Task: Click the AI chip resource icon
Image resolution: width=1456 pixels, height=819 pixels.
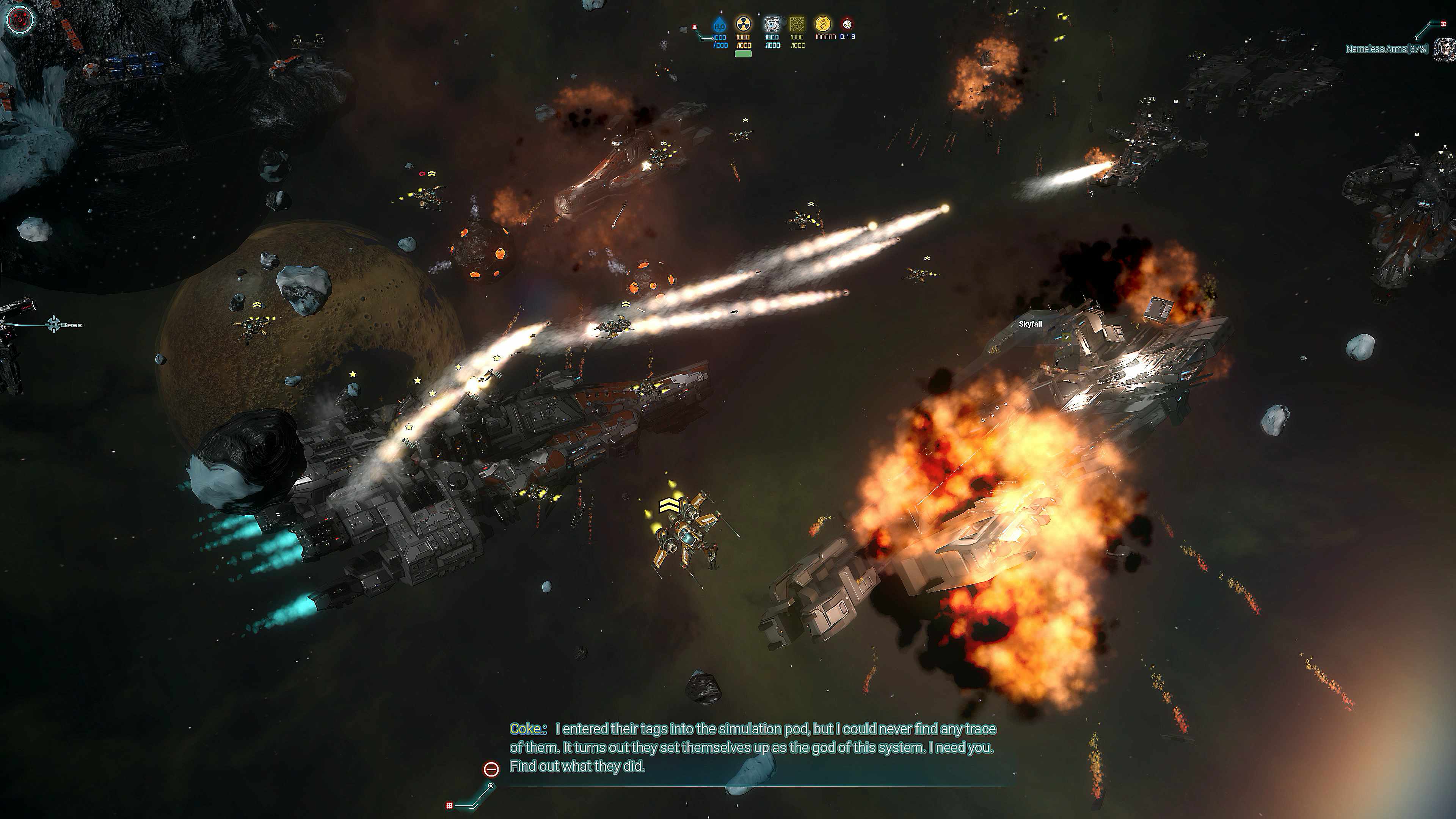Action: [x=772, y=24]
